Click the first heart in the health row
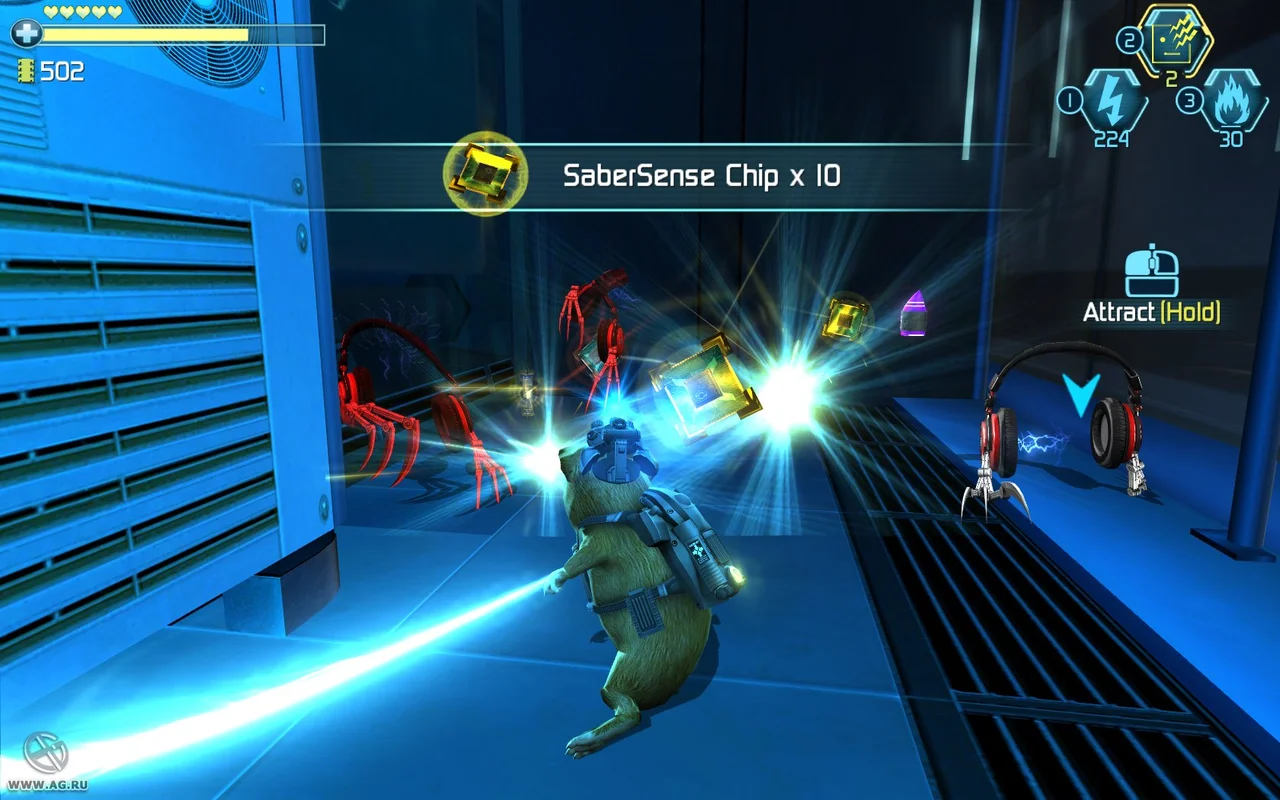Image resolution: width=1280 pixels, height=800 pixels. (52, 13)
